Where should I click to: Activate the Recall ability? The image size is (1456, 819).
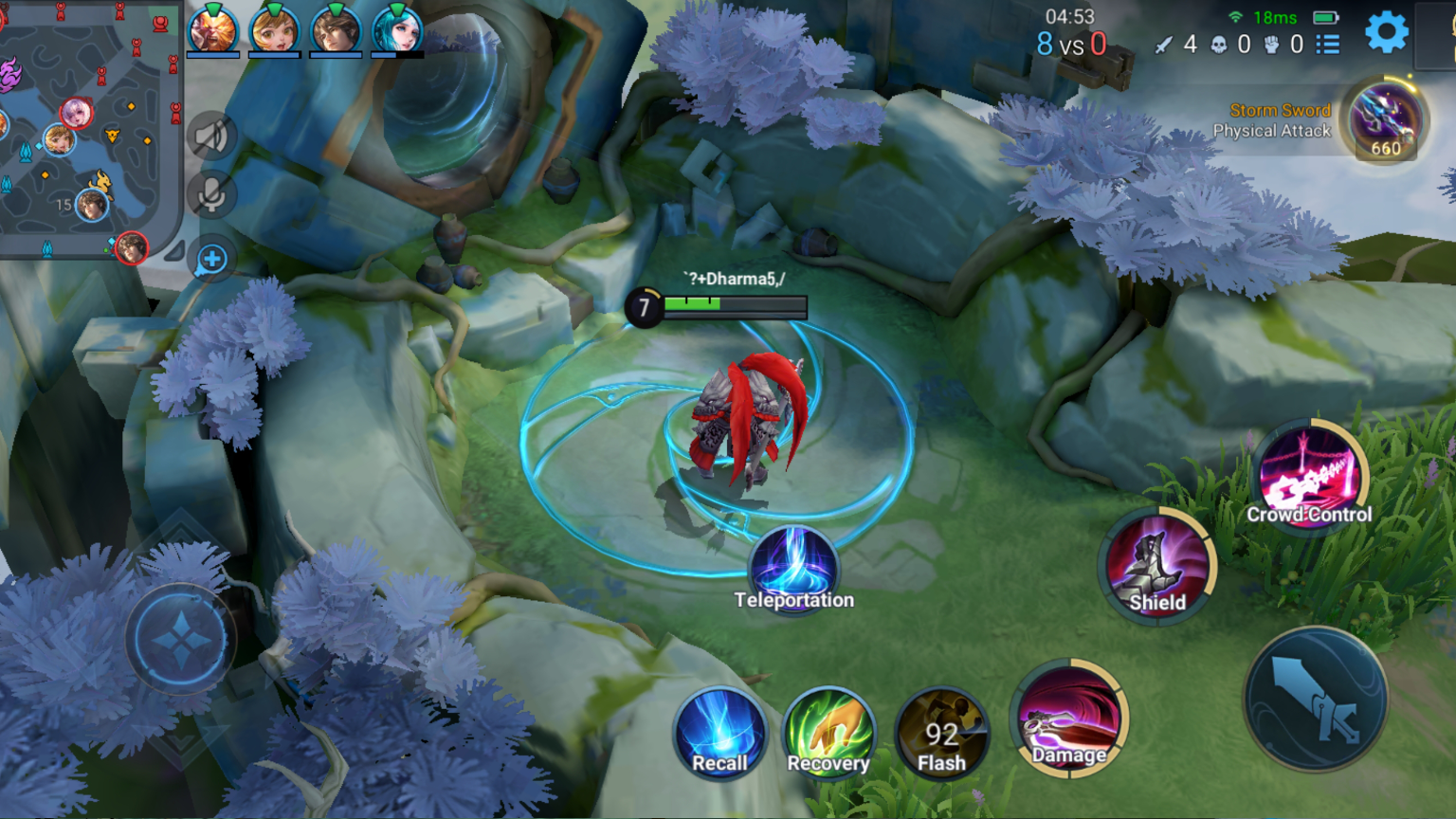click(x=720, y=734)
